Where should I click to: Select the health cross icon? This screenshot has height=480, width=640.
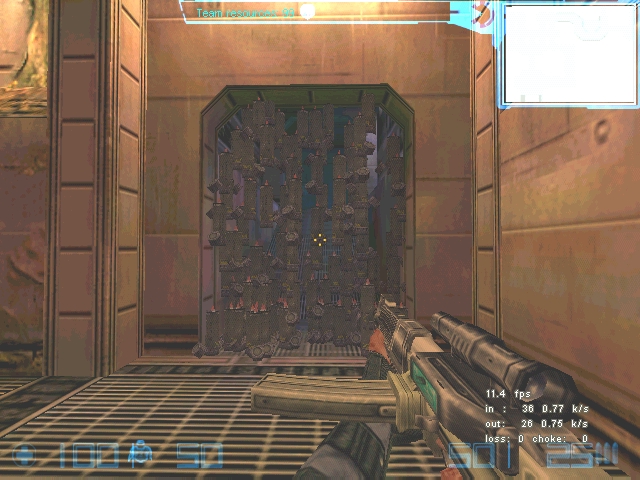coord(25,456)
